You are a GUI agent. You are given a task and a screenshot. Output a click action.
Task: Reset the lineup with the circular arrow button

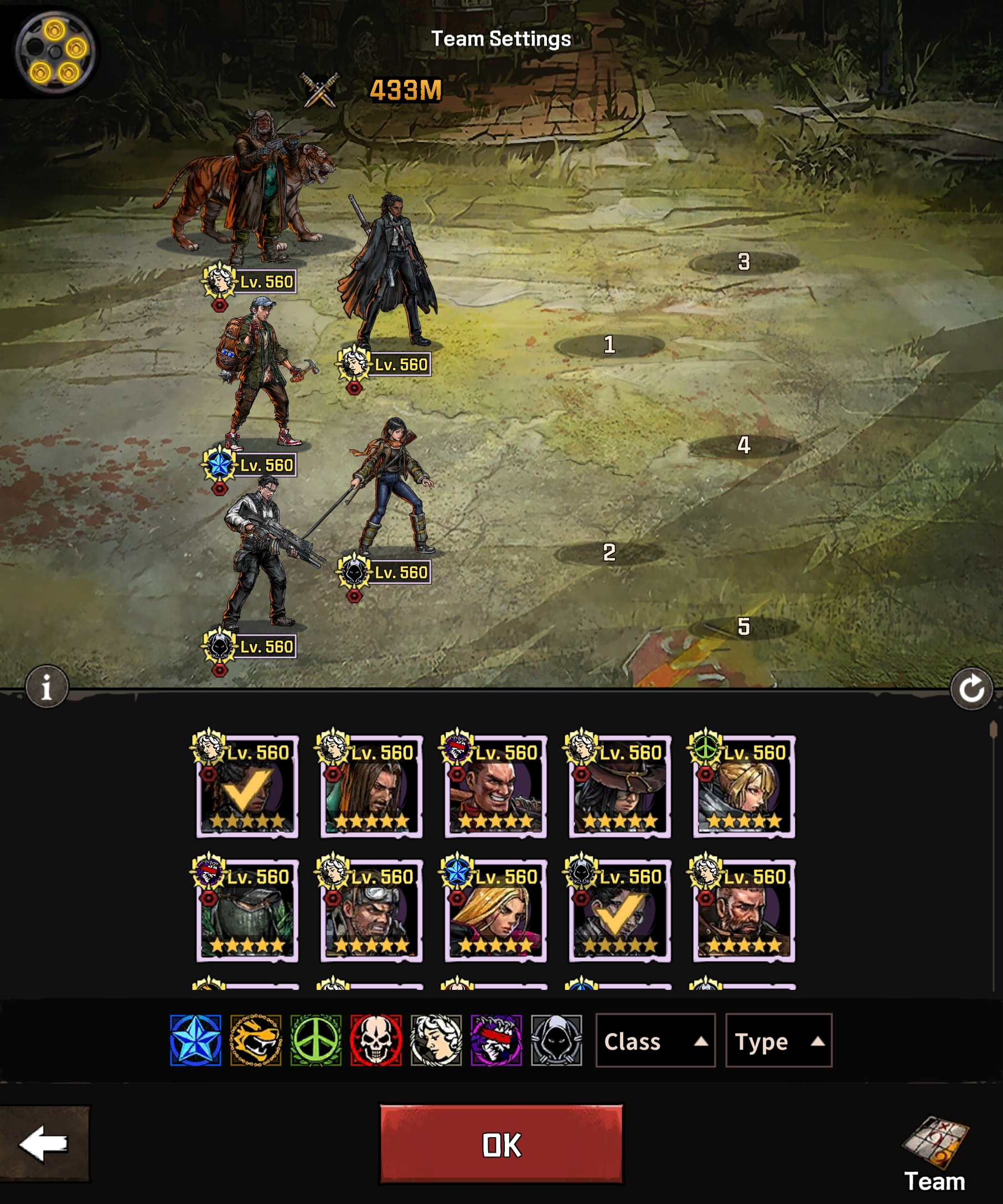click(x=971, y=688)
